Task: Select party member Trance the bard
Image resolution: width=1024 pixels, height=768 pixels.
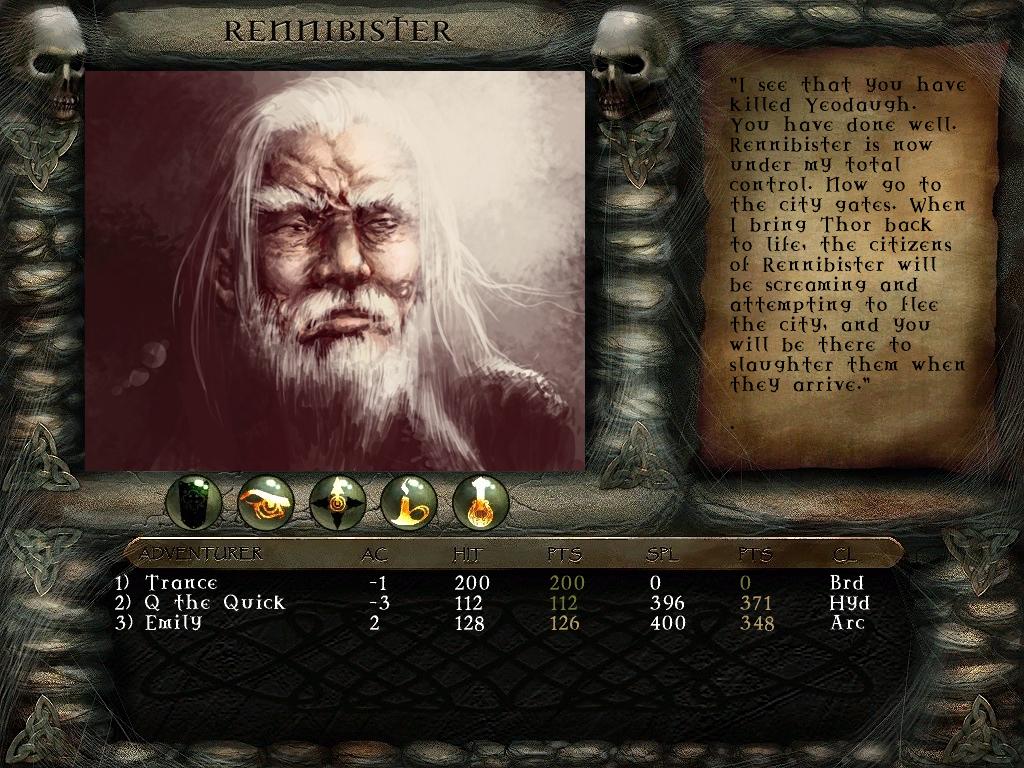Action: pyautogui.click(x=181, y=582)
